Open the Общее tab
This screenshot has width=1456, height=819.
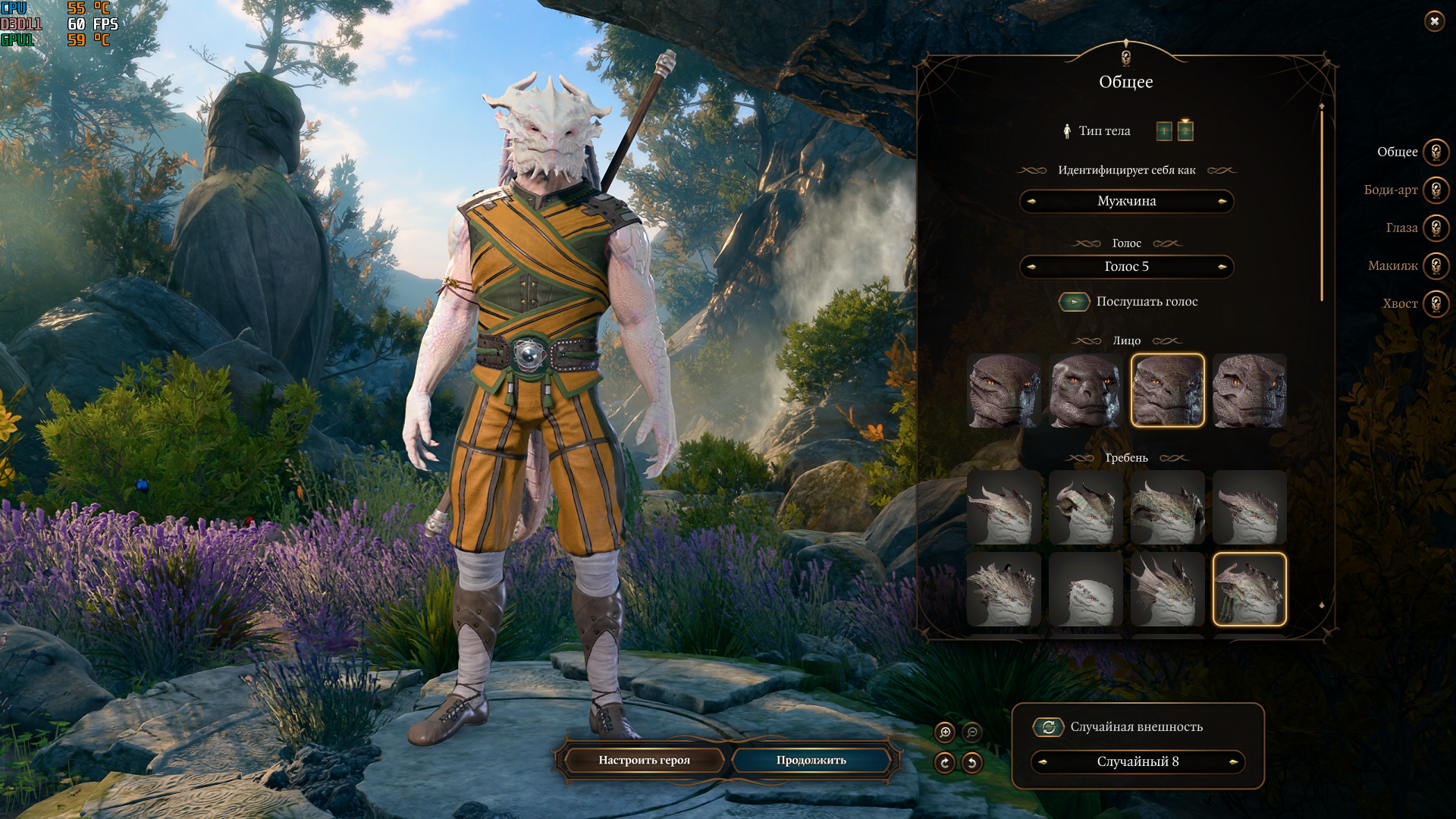[x=1436, y=152]
